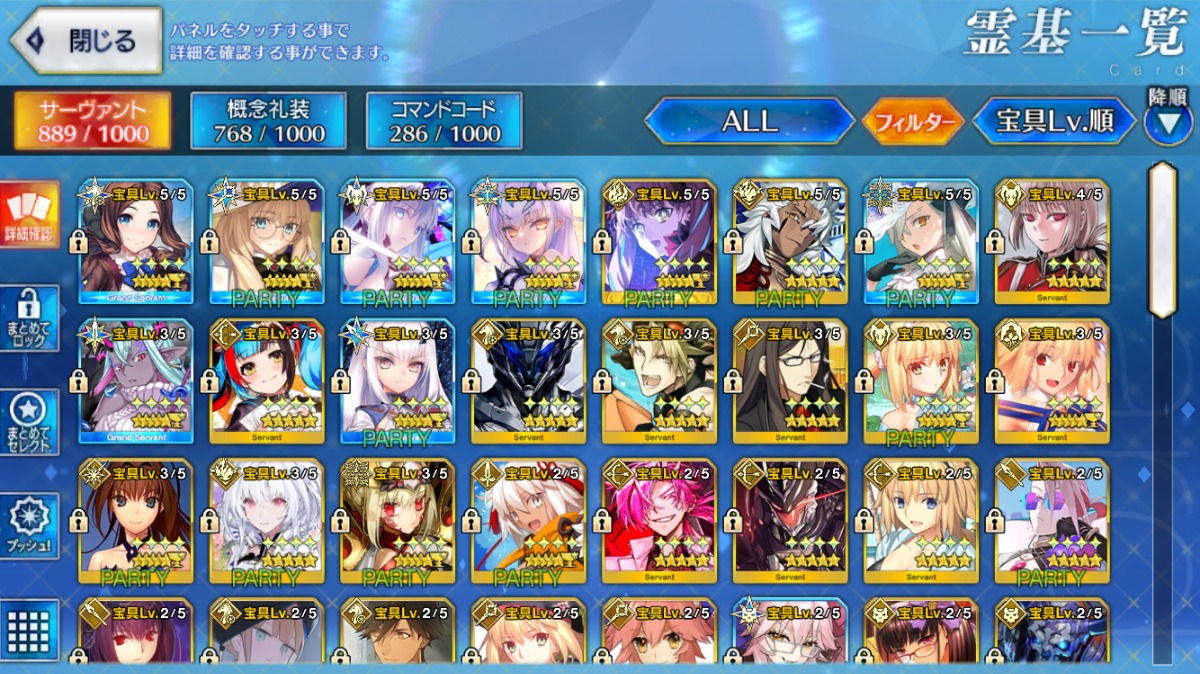
Task: Choose the glasses-wearing black-haired man servant
Action: point(789,382)
